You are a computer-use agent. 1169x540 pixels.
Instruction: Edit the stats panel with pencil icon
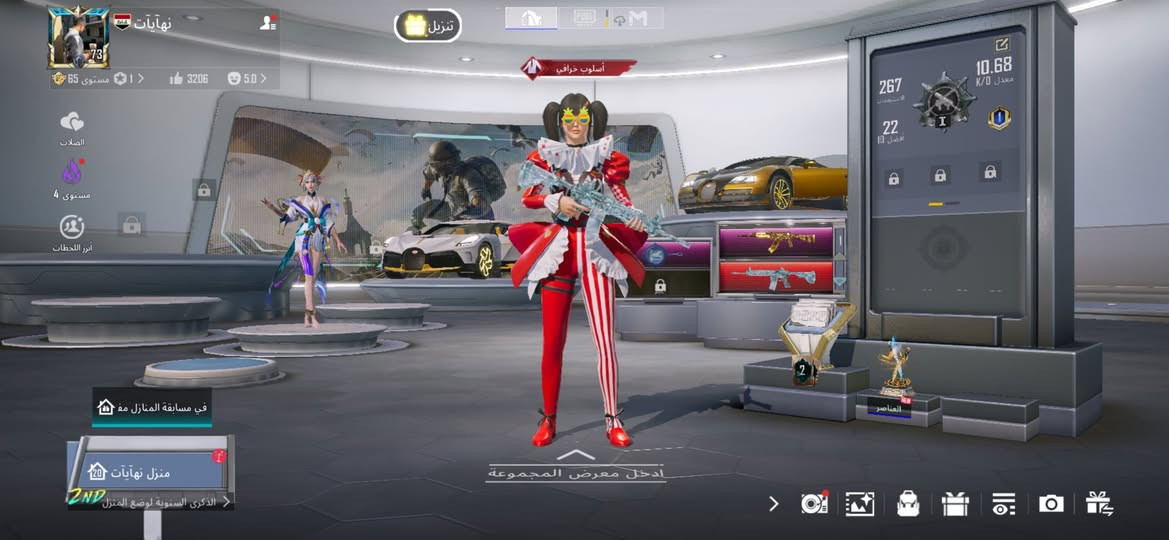pyautogui.click(x=1002, y=44)
